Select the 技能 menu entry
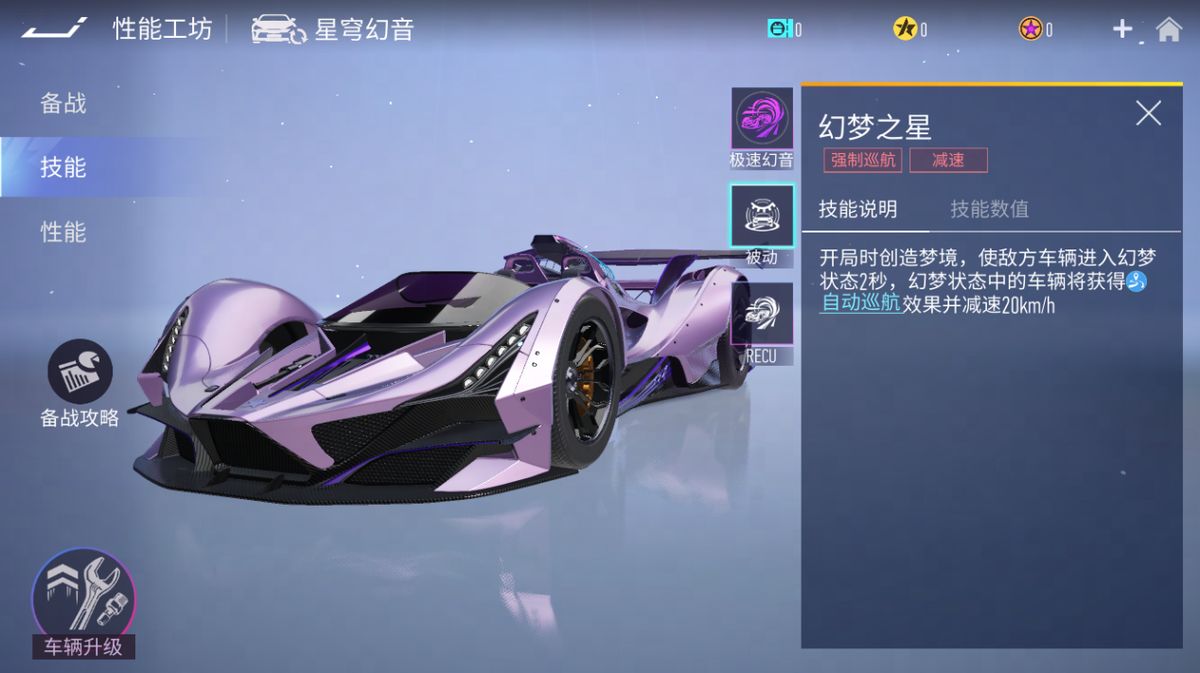 tap(63, 167)
